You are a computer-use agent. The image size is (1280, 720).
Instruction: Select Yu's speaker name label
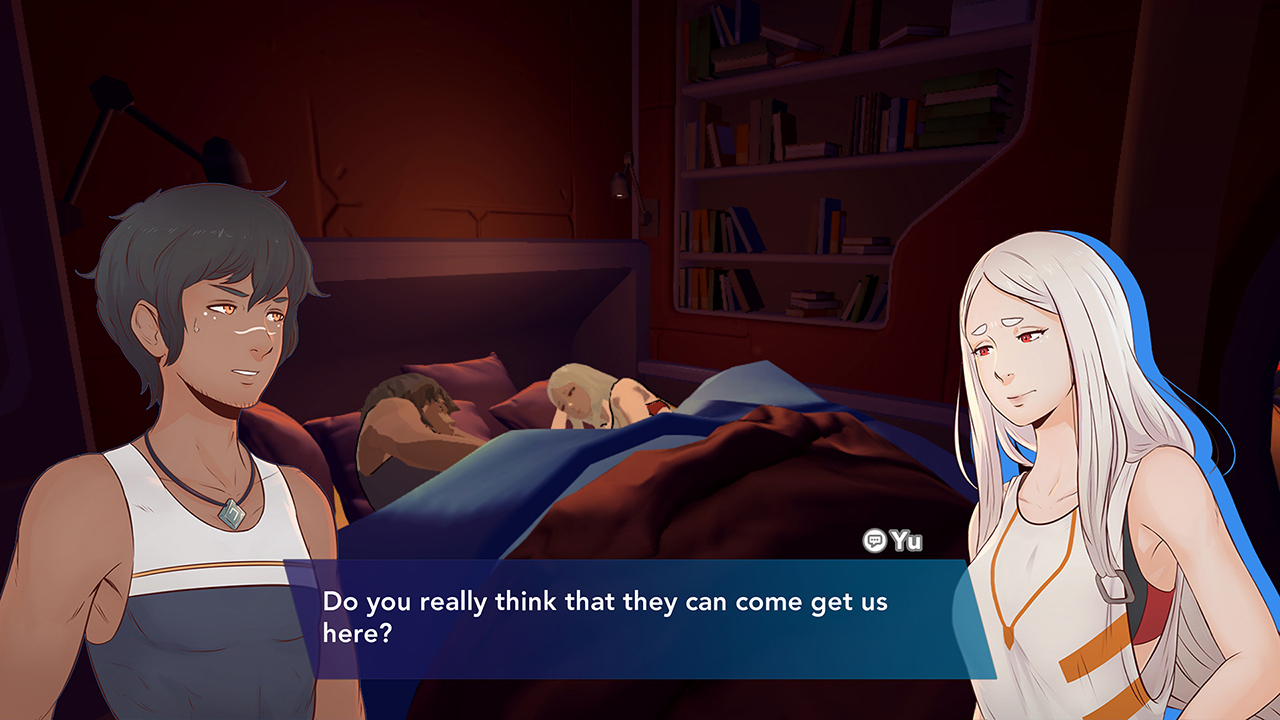[x=908, y=540]
